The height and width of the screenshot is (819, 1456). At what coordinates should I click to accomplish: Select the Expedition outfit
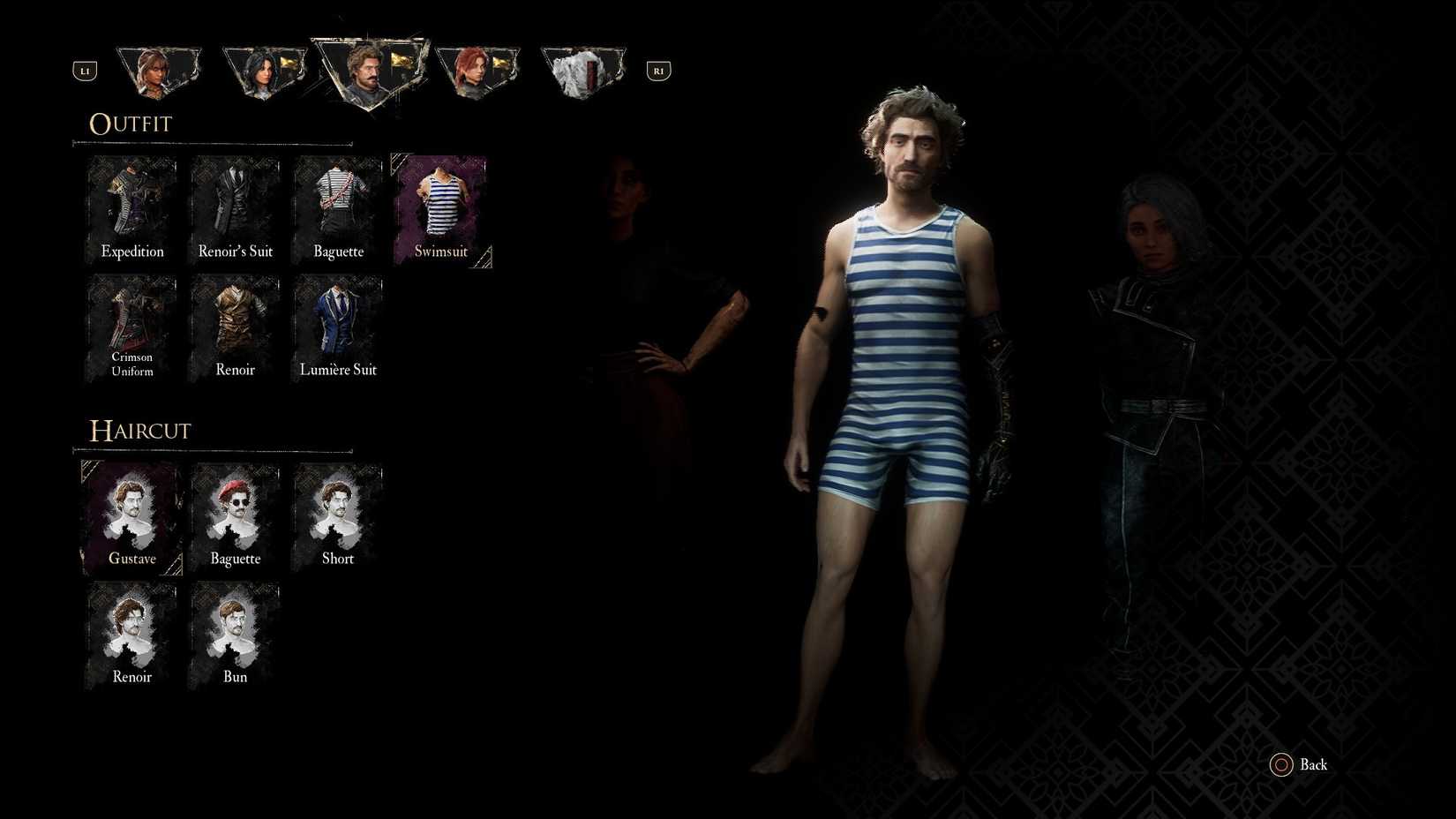[131, 209]
